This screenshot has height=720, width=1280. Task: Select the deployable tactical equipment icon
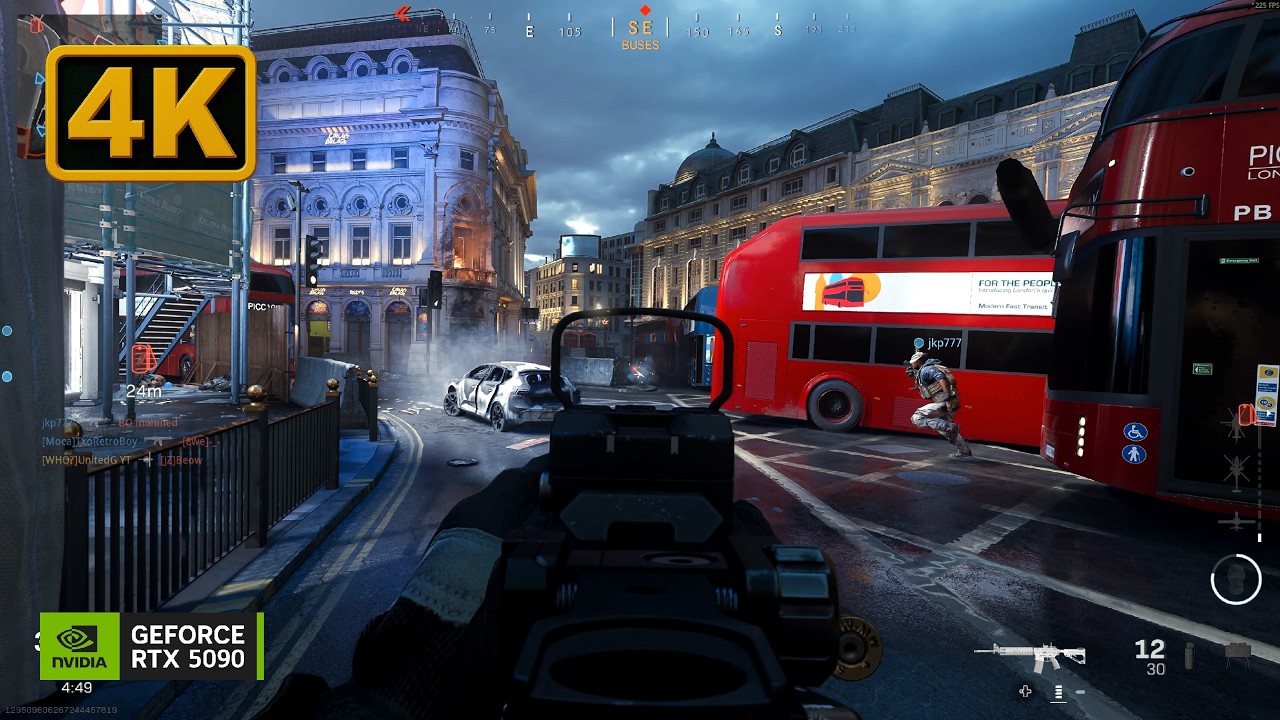pos(1237,653)
